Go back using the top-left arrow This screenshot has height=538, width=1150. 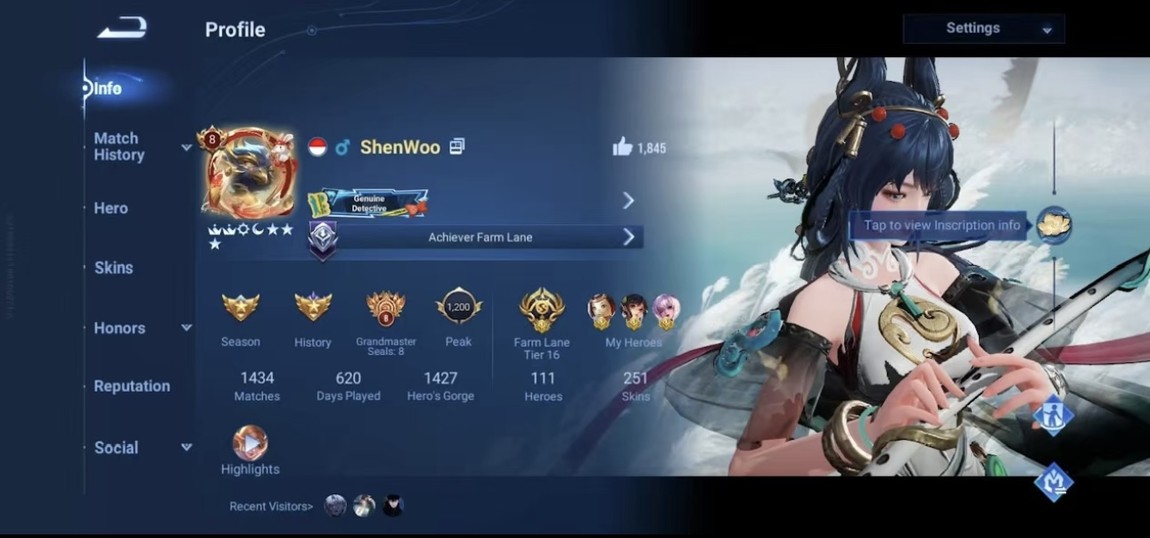[122, 29]
